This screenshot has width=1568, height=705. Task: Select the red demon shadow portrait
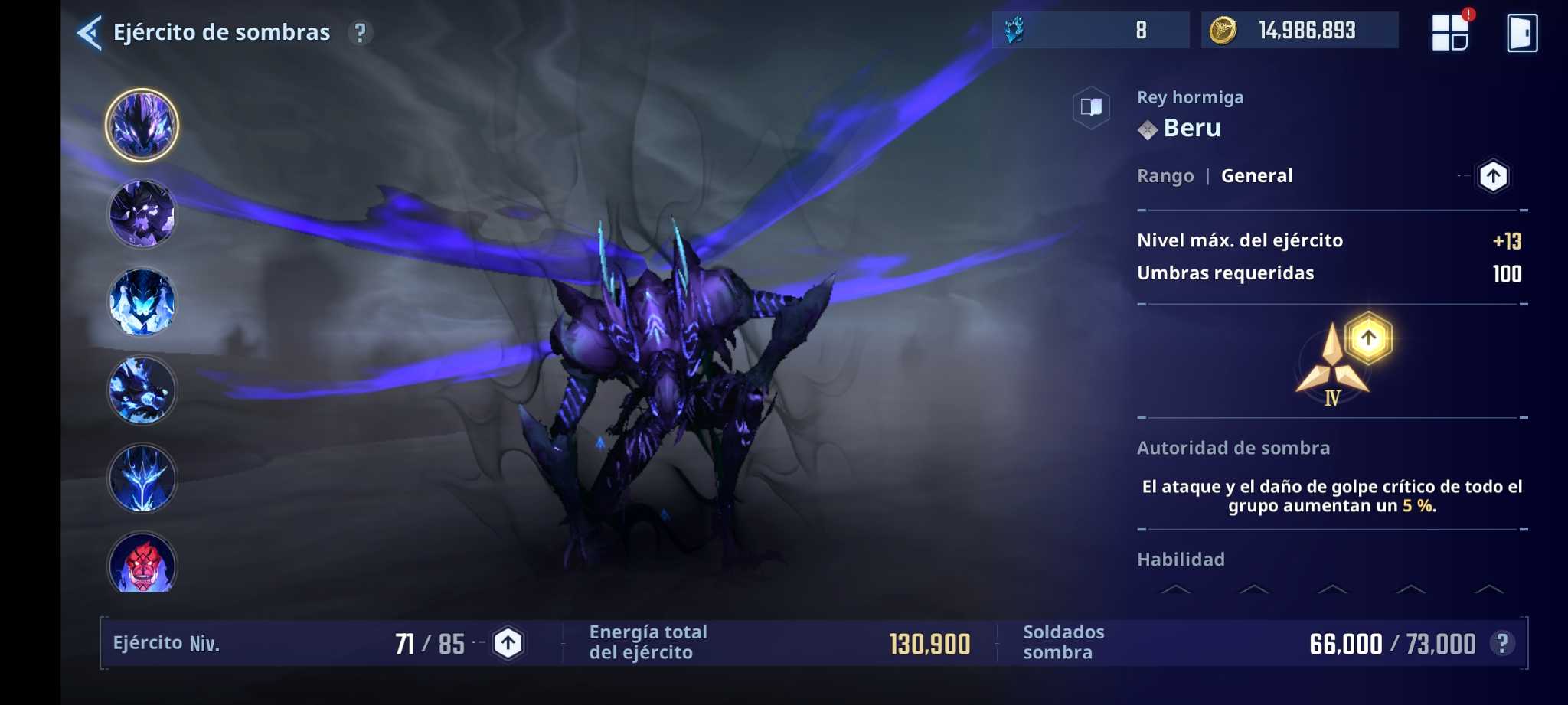[143, 565]
